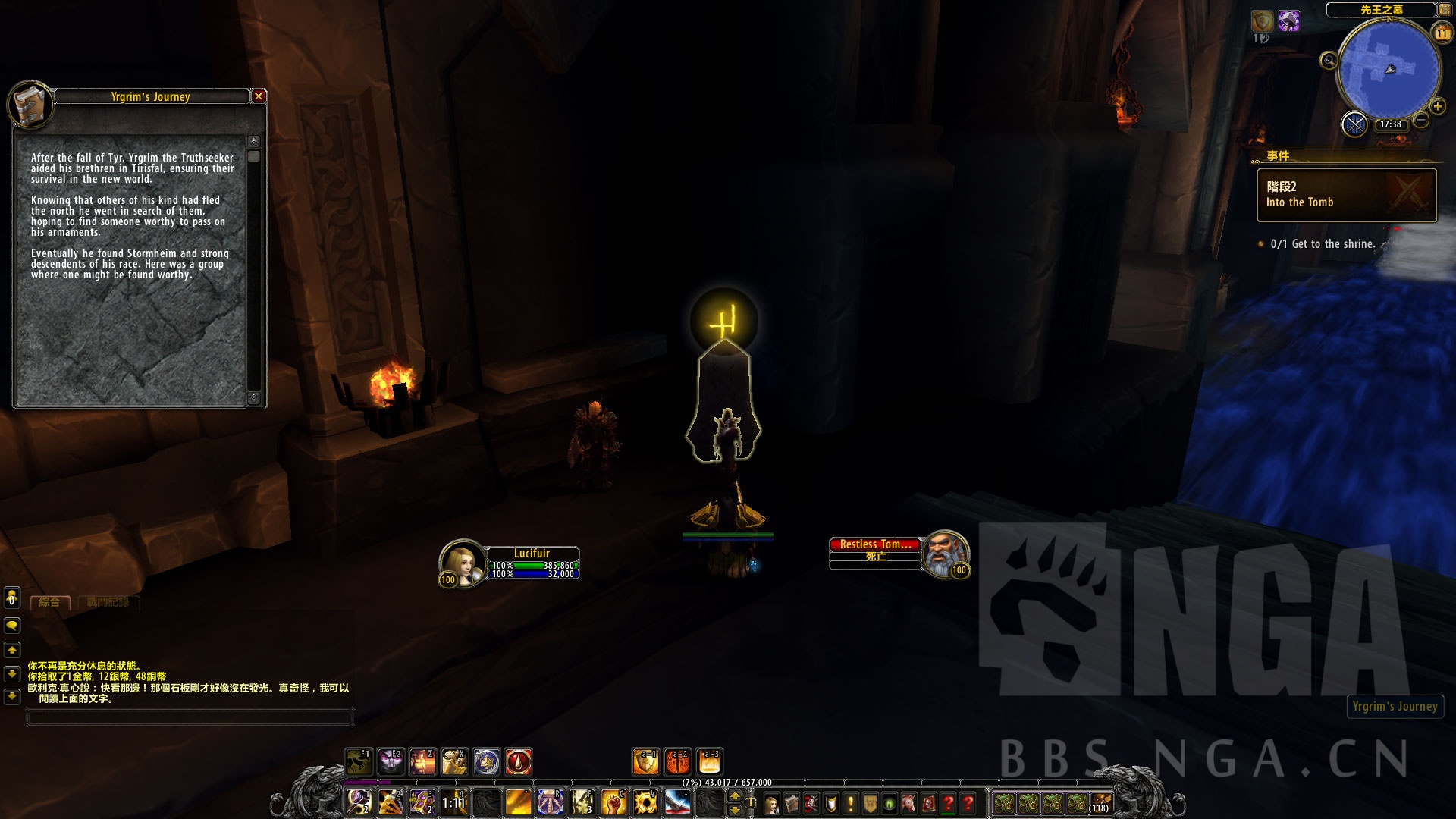Jump chat to the bottom
The height and width of the screenshot is (819, 1456).
pyautogui.click(x=12, y=696)
